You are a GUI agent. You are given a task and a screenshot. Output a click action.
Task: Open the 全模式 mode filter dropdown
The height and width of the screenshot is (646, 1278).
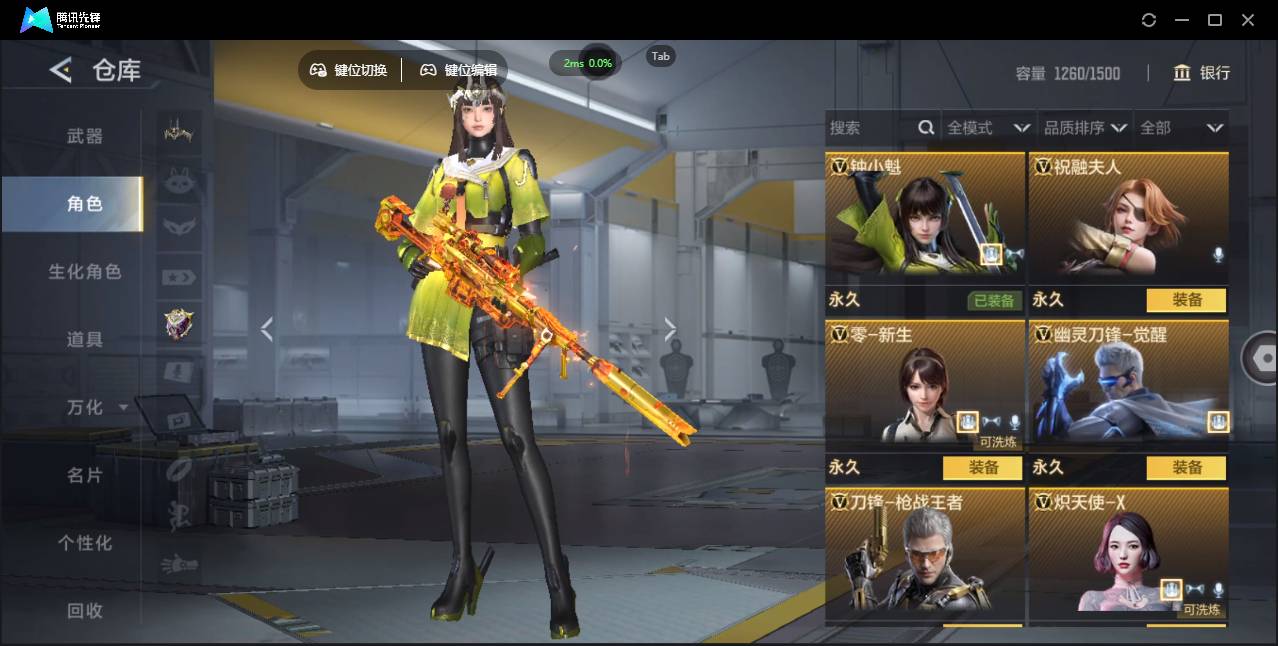pos(988,128)
